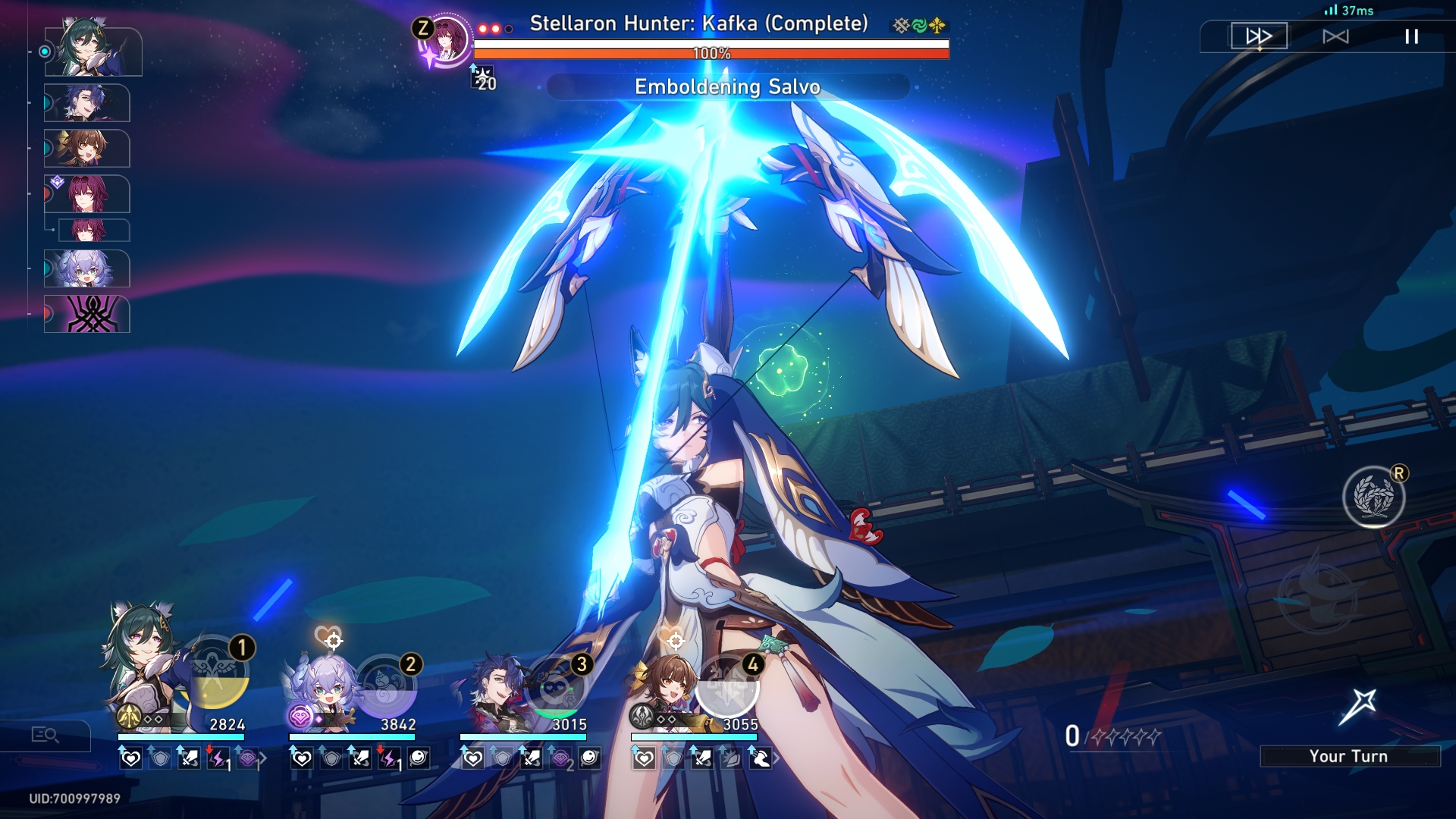Click Kafka's portrait in the turn order
This screenshot has width=1456, height=819.
click(x=87, y=195)
